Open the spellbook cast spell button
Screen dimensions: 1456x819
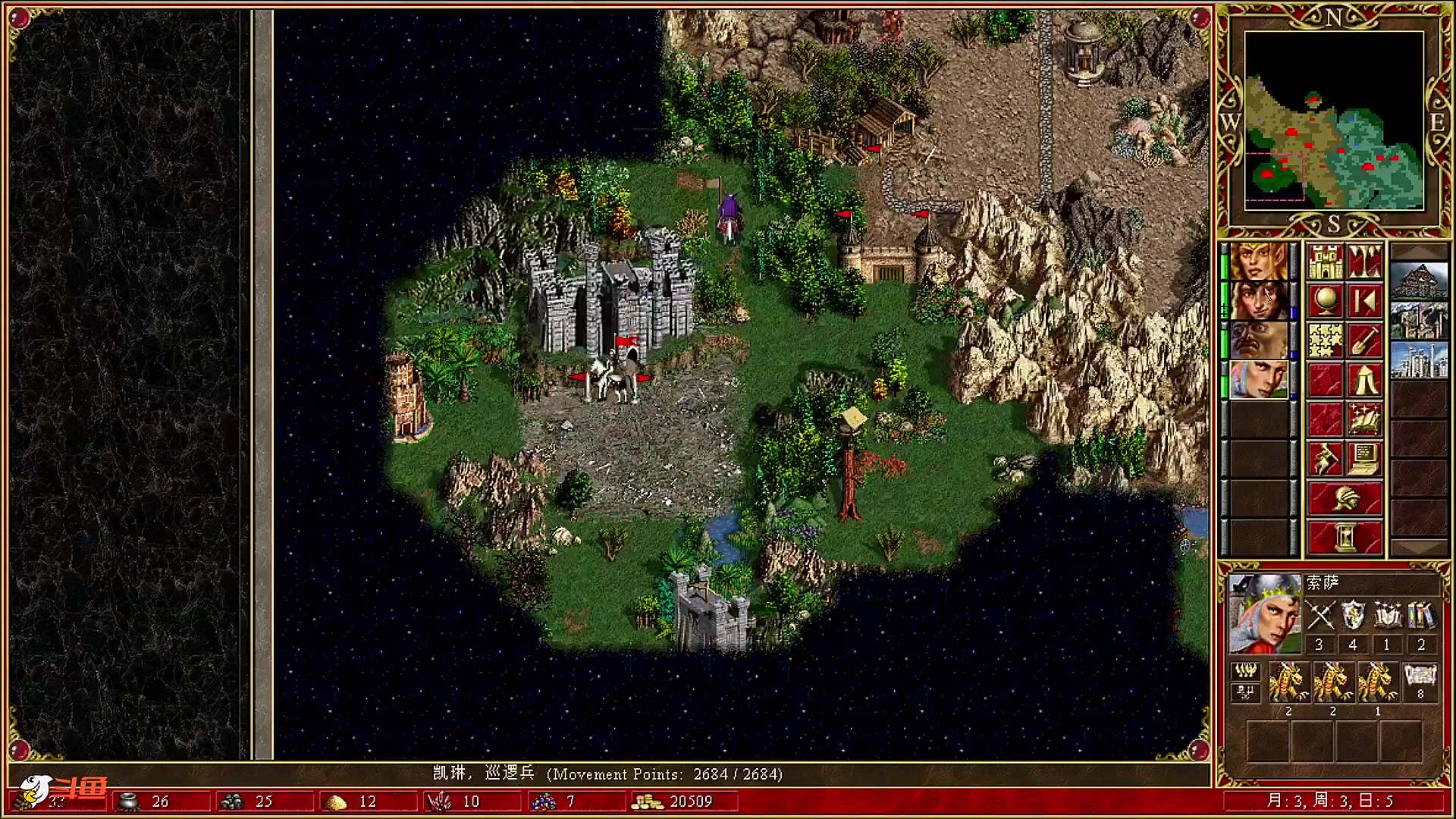click(1364, 419)
